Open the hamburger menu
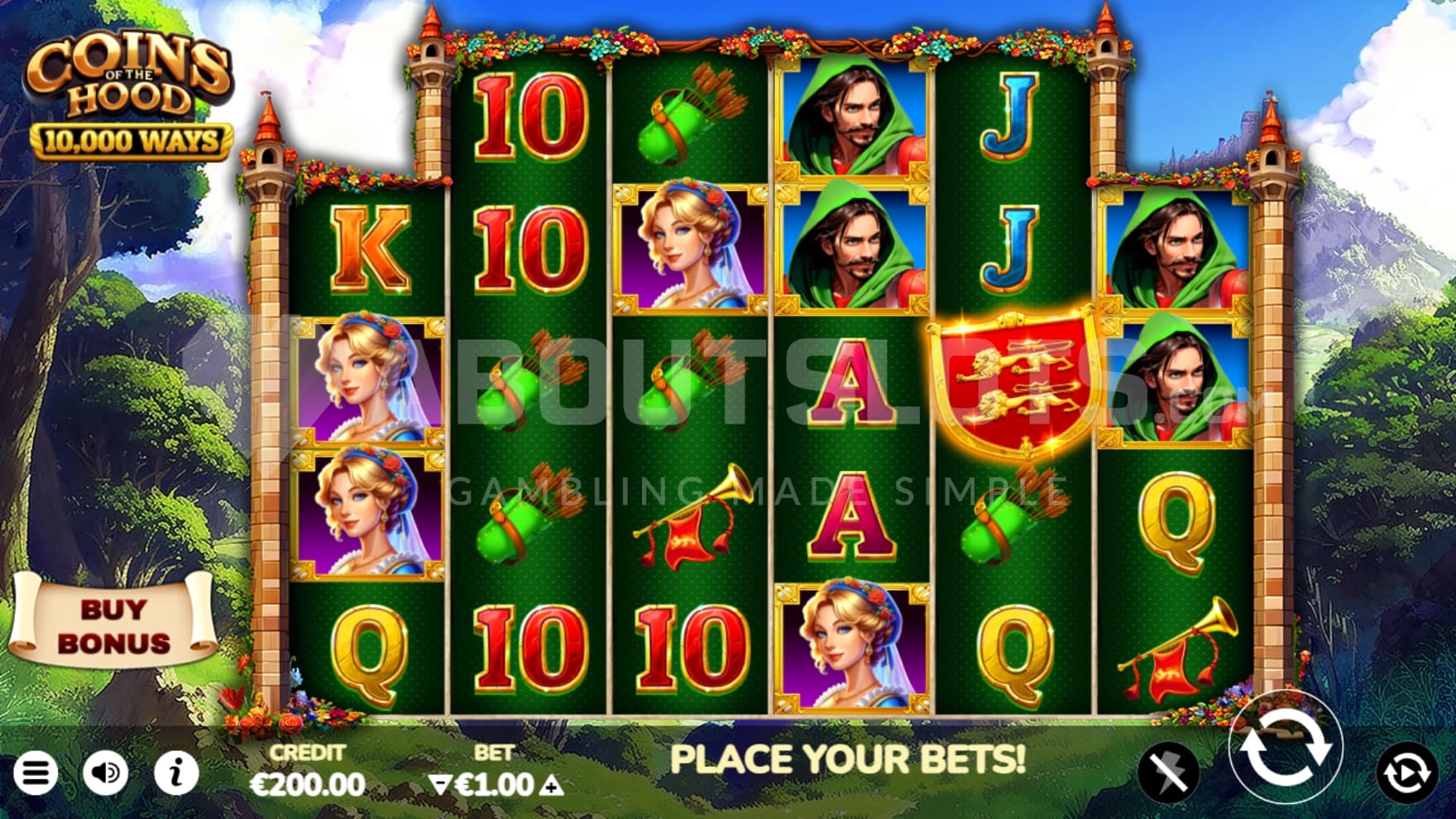1456x819 pixels. [x=36, y=773]
